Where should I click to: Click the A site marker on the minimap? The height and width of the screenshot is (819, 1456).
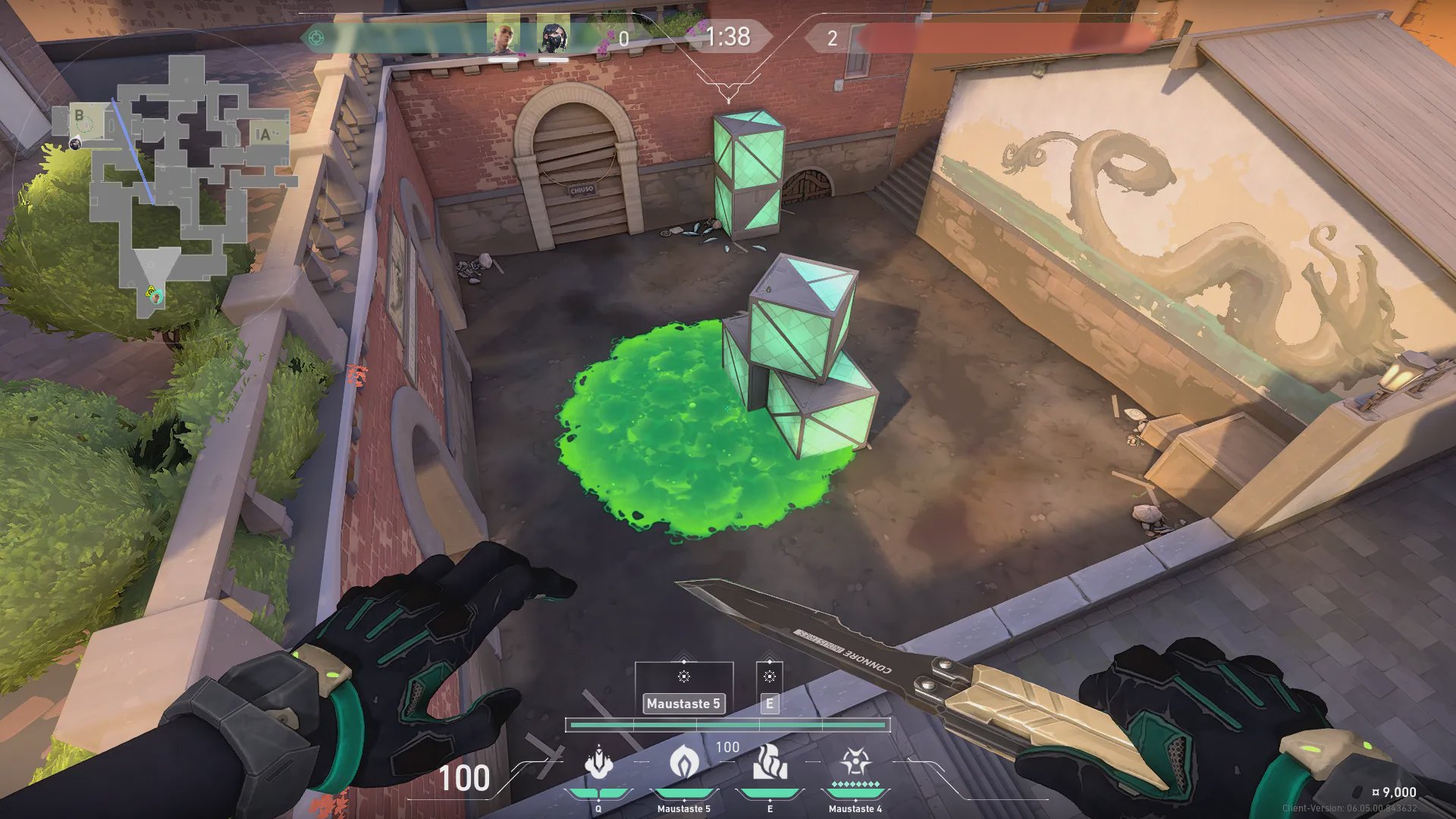click(263, 135)
